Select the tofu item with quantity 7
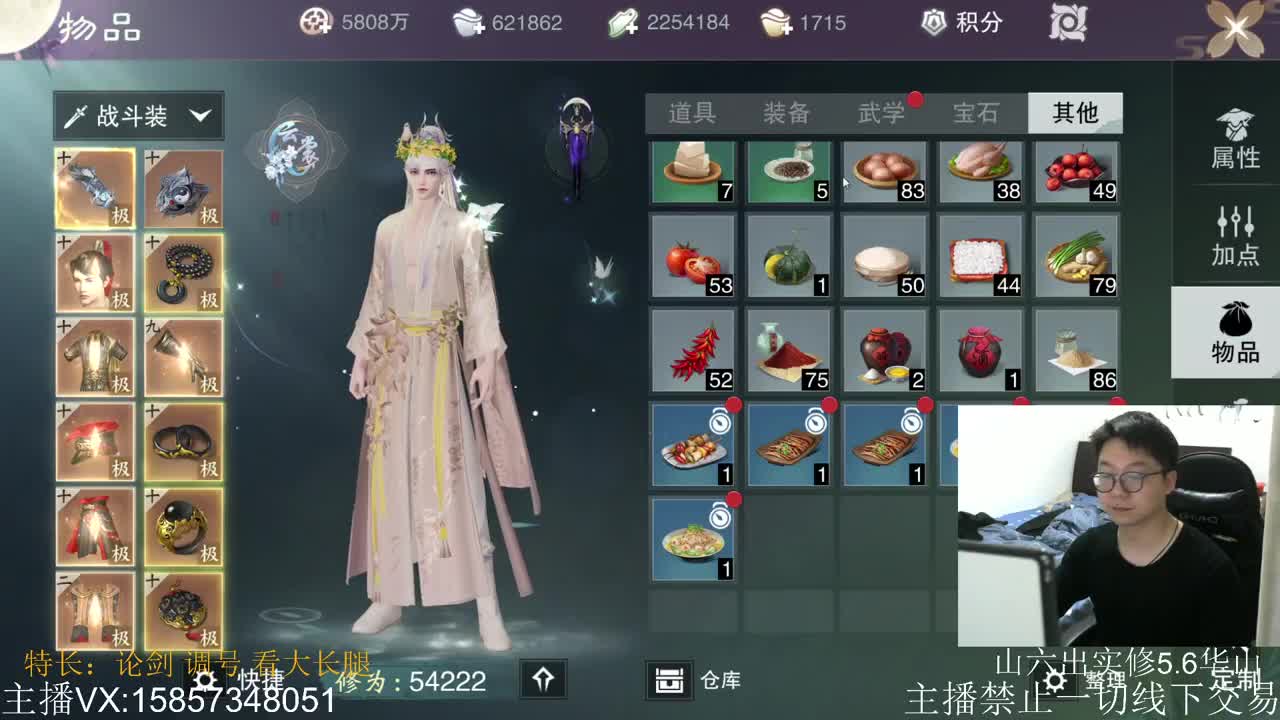 click(693, 172)
